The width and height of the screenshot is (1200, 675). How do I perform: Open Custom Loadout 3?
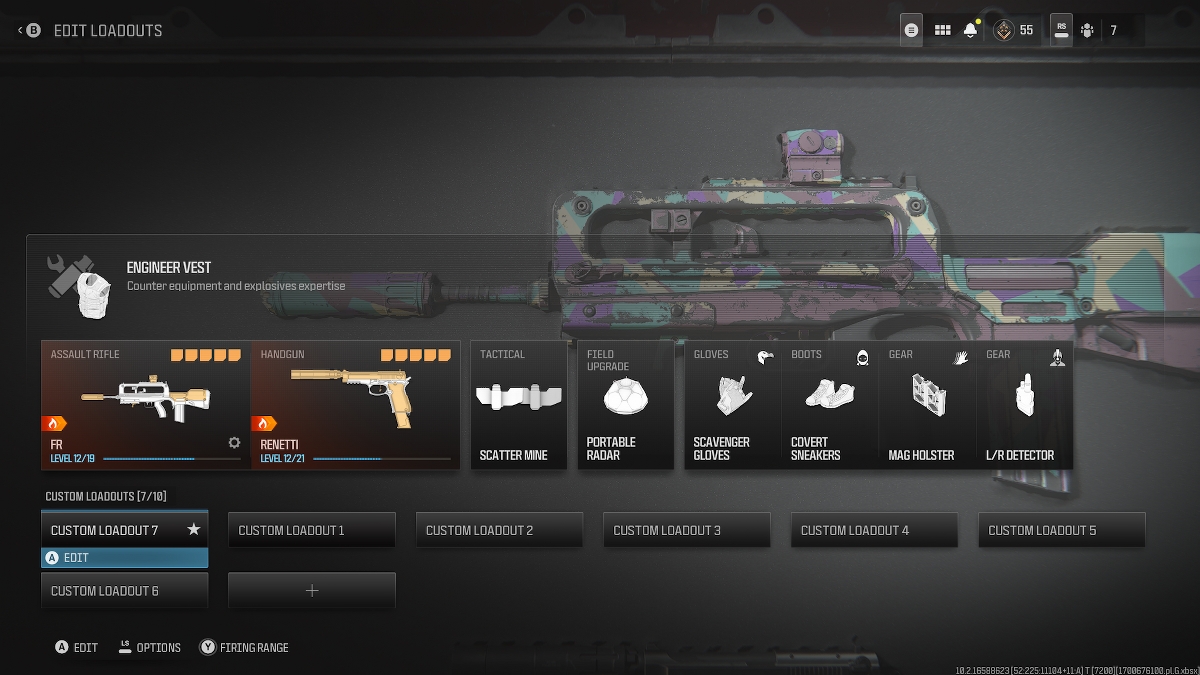coord(687,530)
